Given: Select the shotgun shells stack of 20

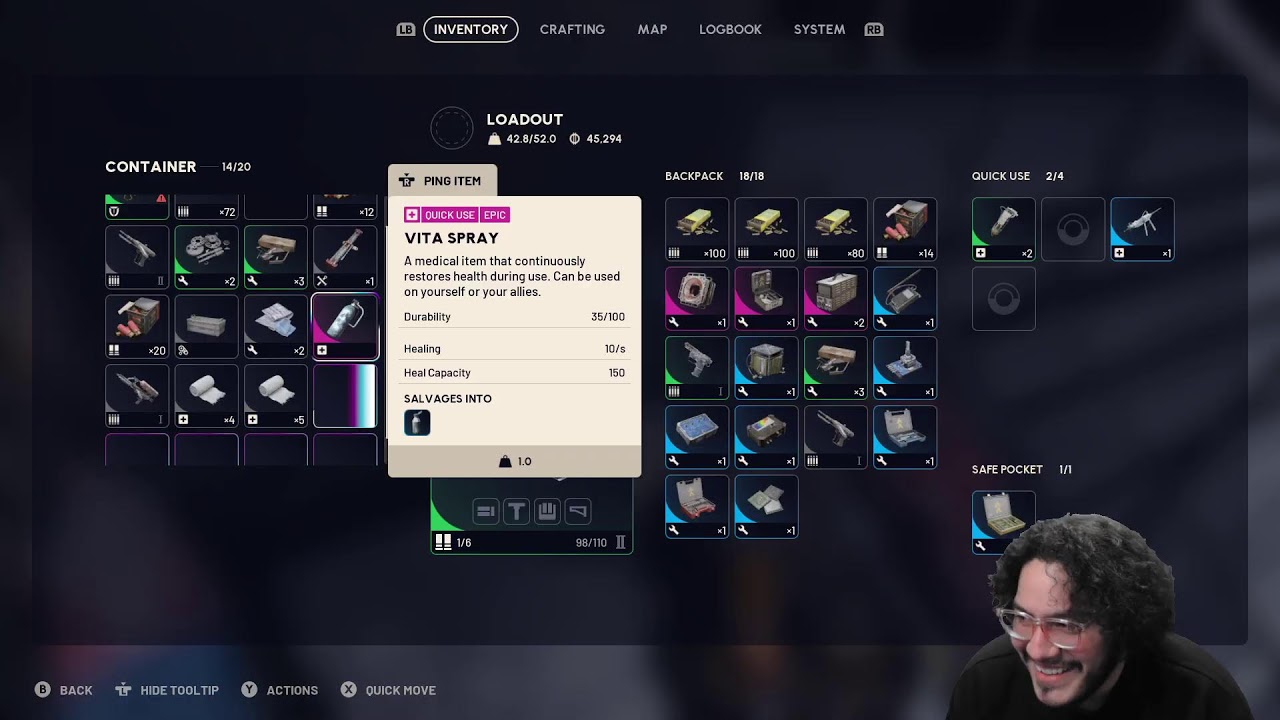Looking at the screenshot, I should point(138,326).
